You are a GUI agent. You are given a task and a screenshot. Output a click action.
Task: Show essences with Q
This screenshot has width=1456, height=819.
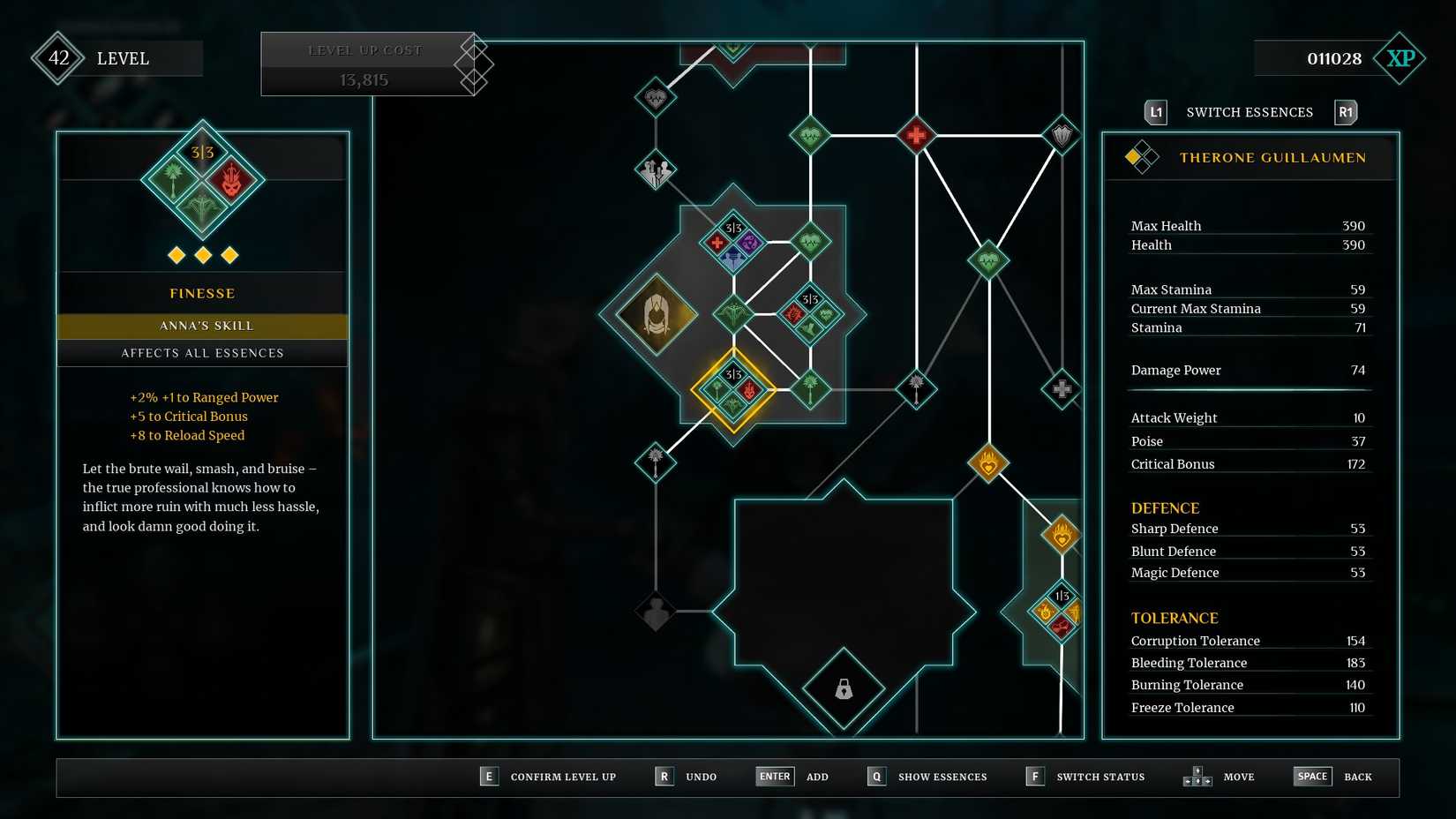pos(876,776)
